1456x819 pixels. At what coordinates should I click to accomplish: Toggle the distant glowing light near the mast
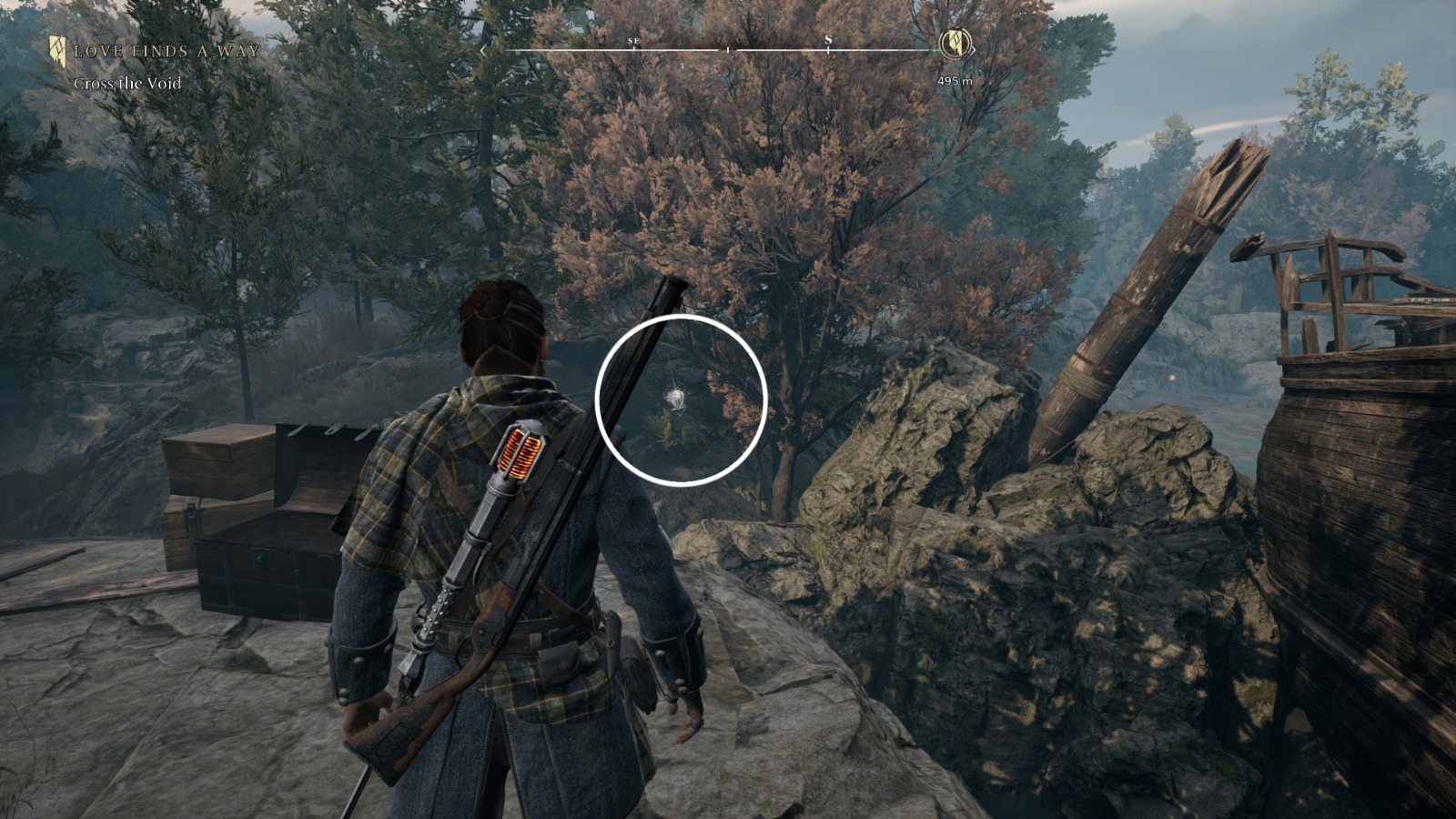(1174, 379)
